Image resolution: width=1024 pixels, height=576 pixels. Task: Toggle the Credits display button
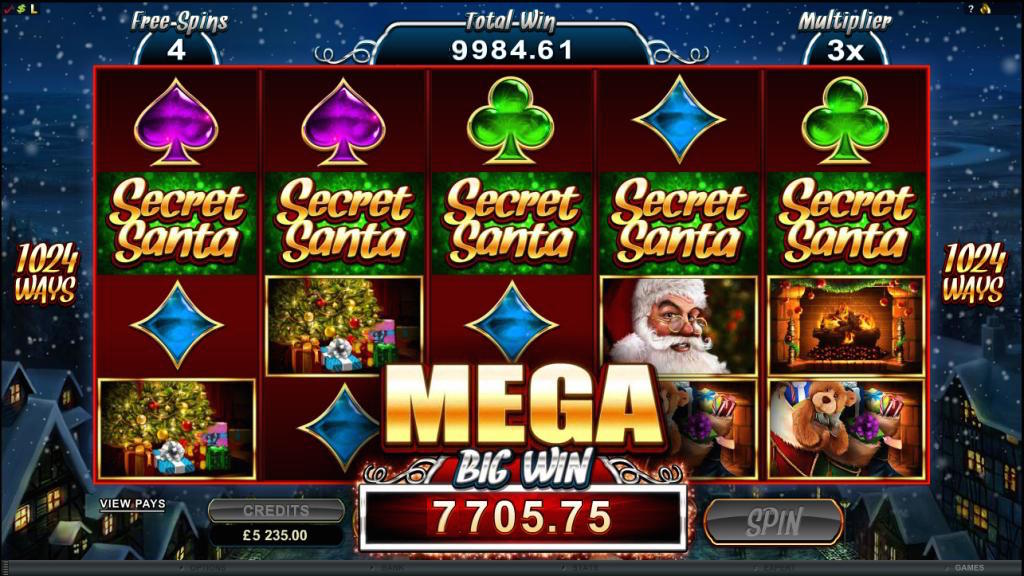point(276,510)
